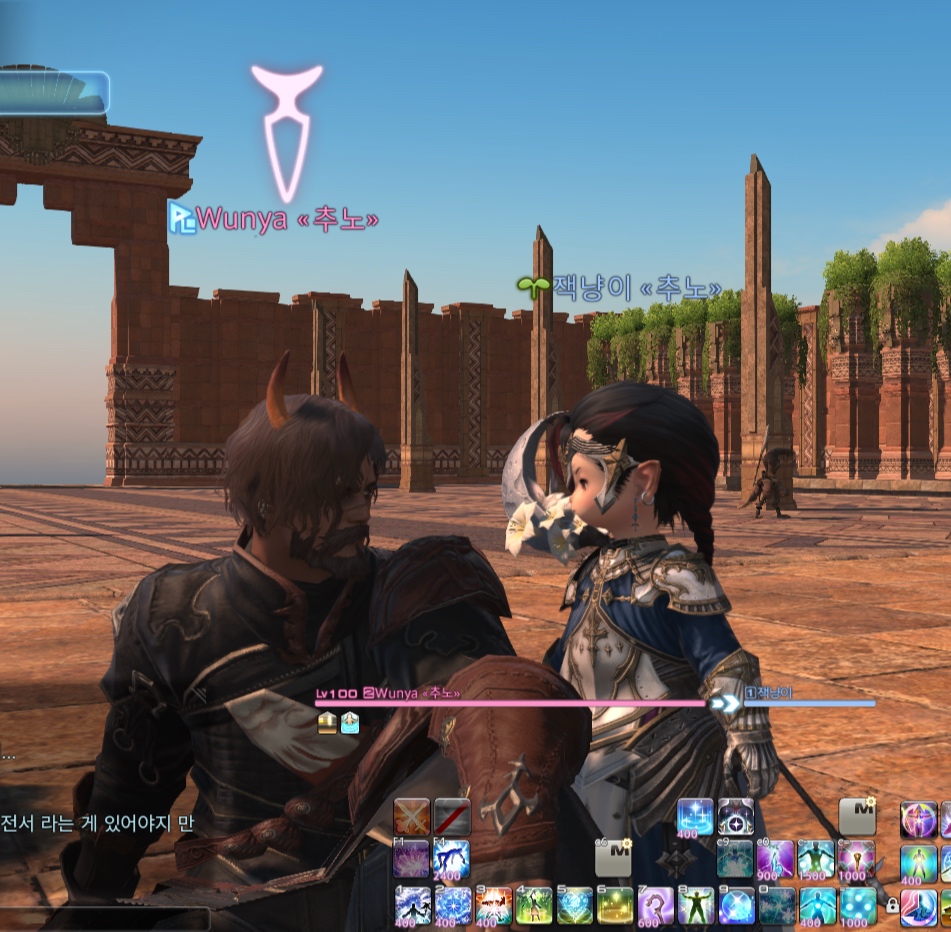Use the teal glowing dots ability costing 1000
The image size is (951, 932).
pyautogui.click(x=858, y=905)
